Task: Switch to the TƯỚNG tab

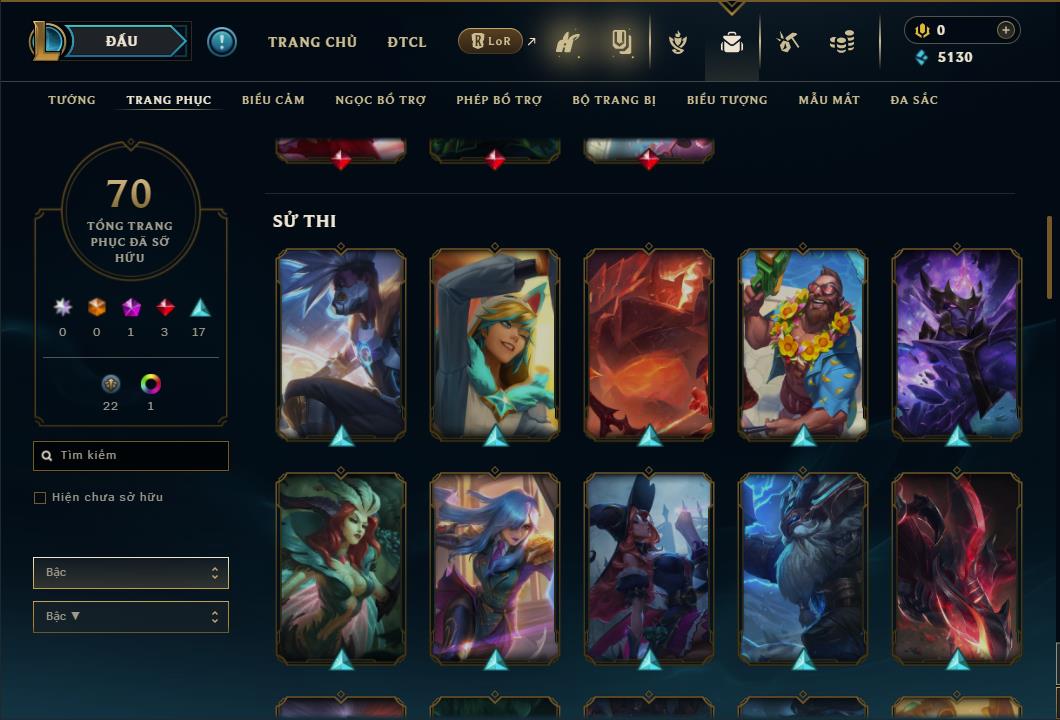Action: pos(72,100)
